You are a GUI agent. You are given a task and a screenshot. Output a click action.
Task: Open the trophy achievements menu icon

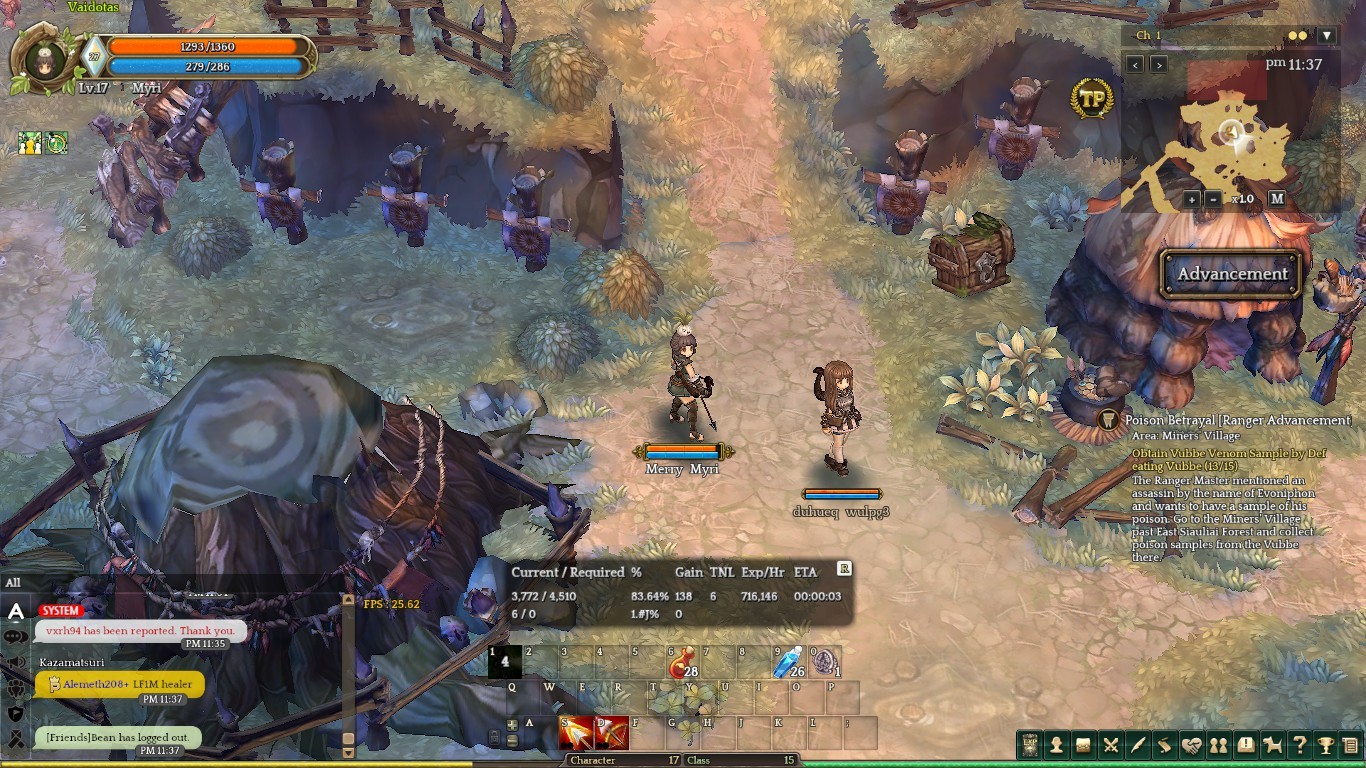[x=1325, y=745]
